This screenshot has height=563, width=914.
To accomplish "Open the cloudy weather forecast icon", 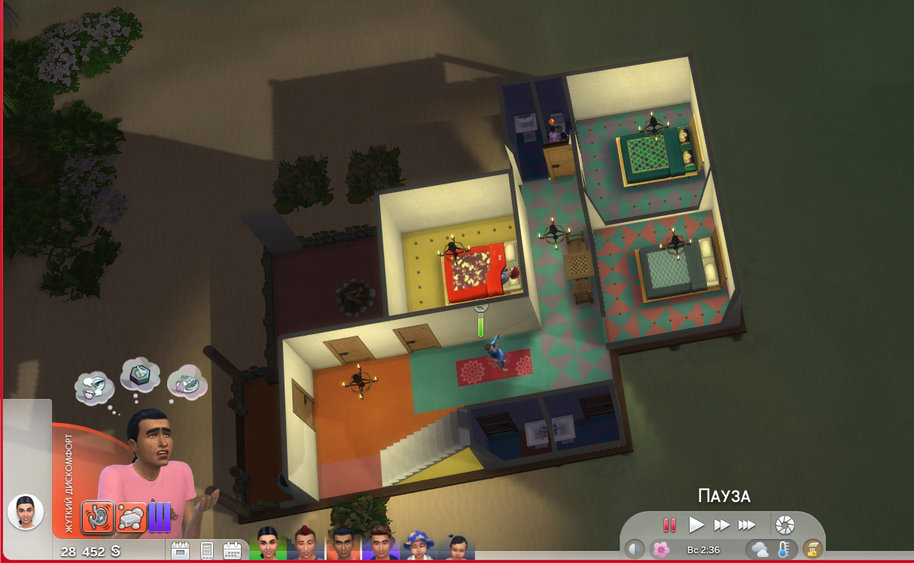I will (759, 549).
